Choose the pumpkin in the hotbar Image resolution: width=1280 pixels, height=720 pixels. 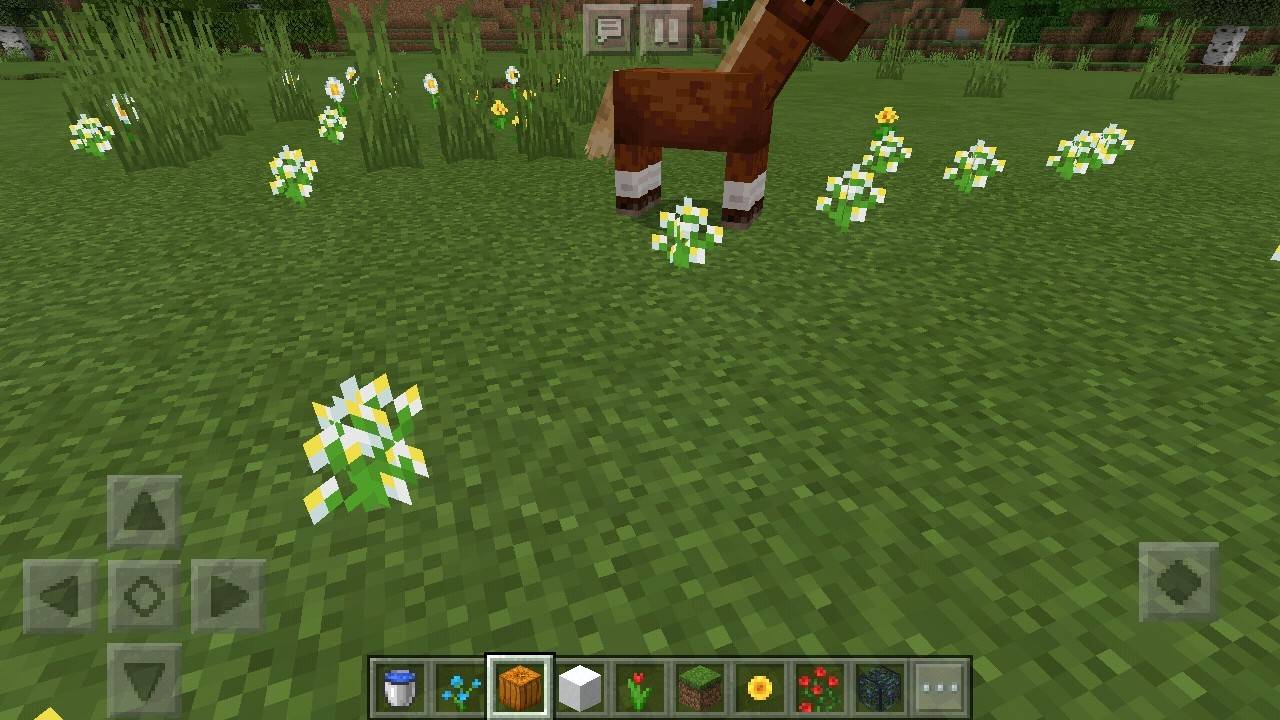[520, 688]
